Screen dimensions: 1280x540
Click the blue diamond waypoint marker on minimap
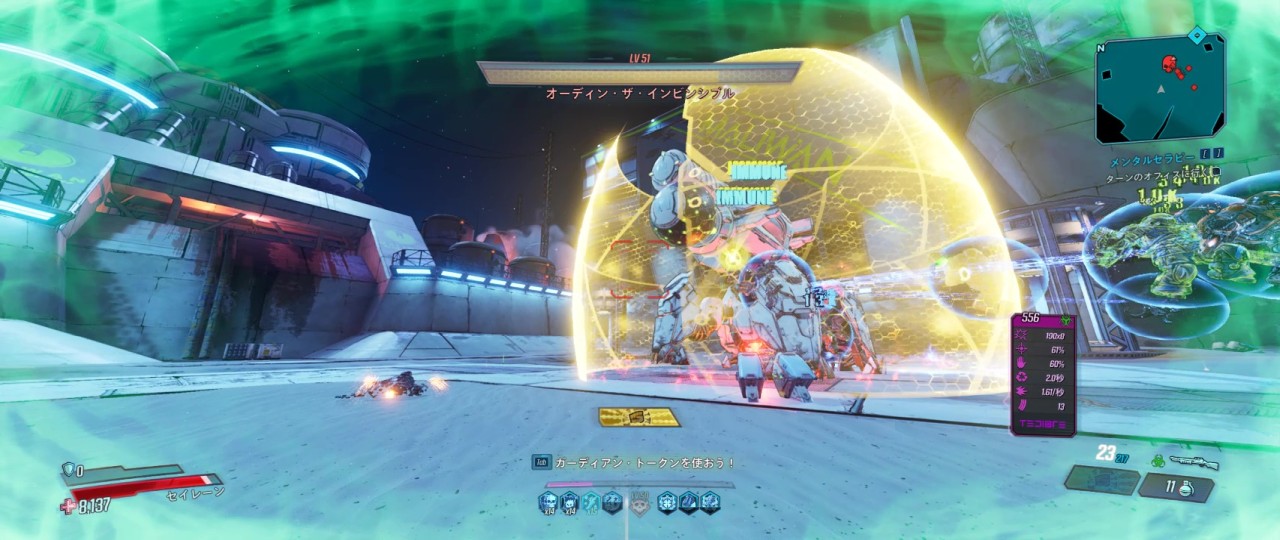(x=1195, y=35)
